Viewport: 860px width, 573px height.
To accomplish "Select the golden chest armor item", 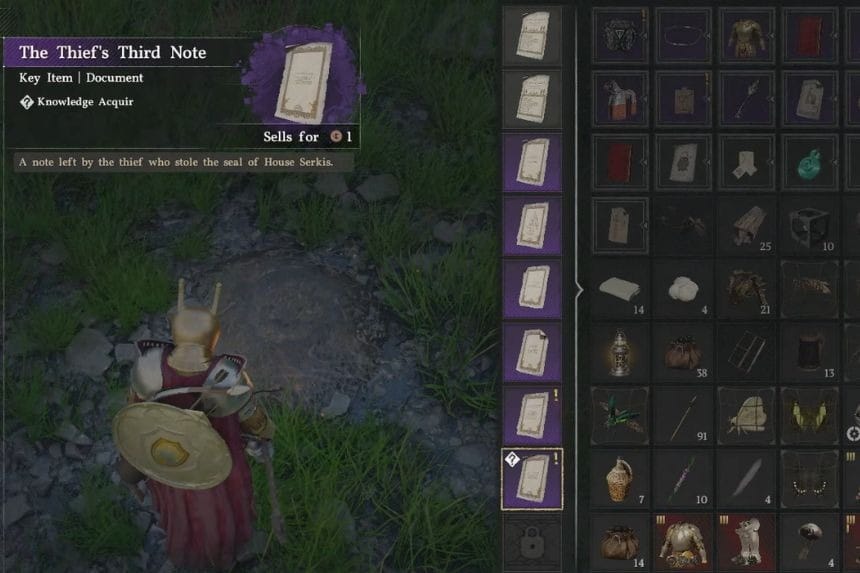I will [747, 37].
